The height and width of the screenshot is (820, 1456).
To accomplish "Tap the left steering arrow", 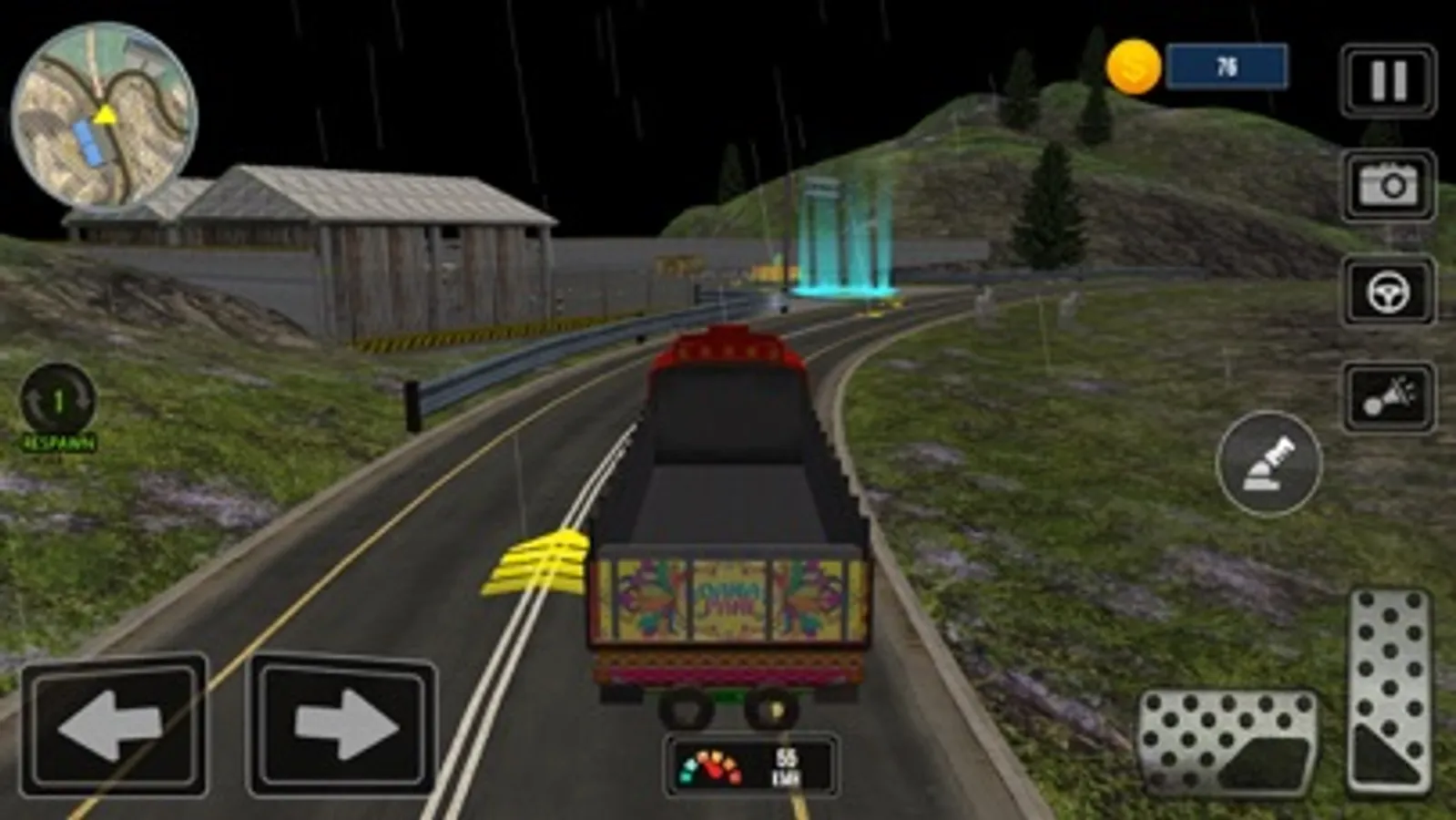I will (114, 724).
